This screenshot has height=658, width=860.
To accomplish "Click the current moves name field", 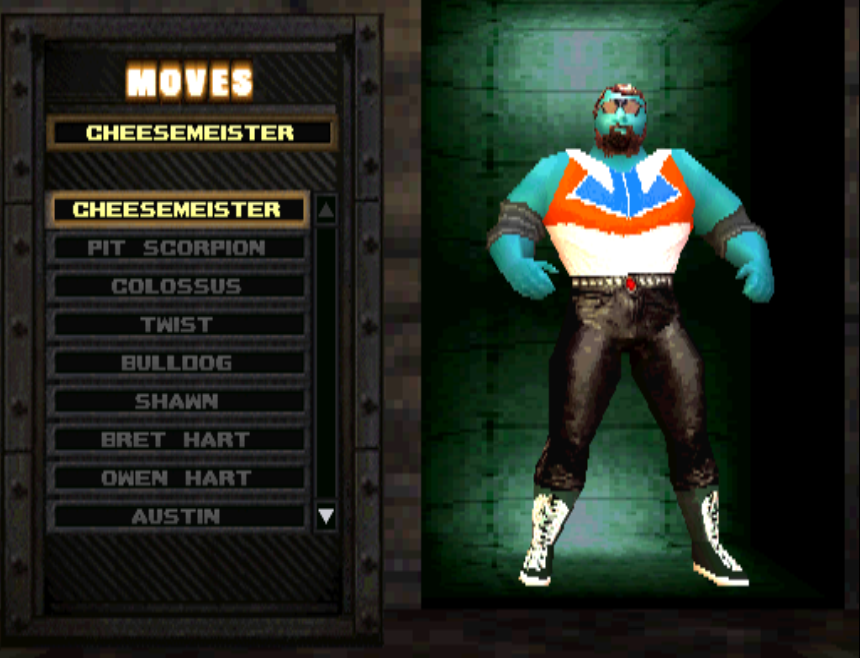I will pos(191,133).
